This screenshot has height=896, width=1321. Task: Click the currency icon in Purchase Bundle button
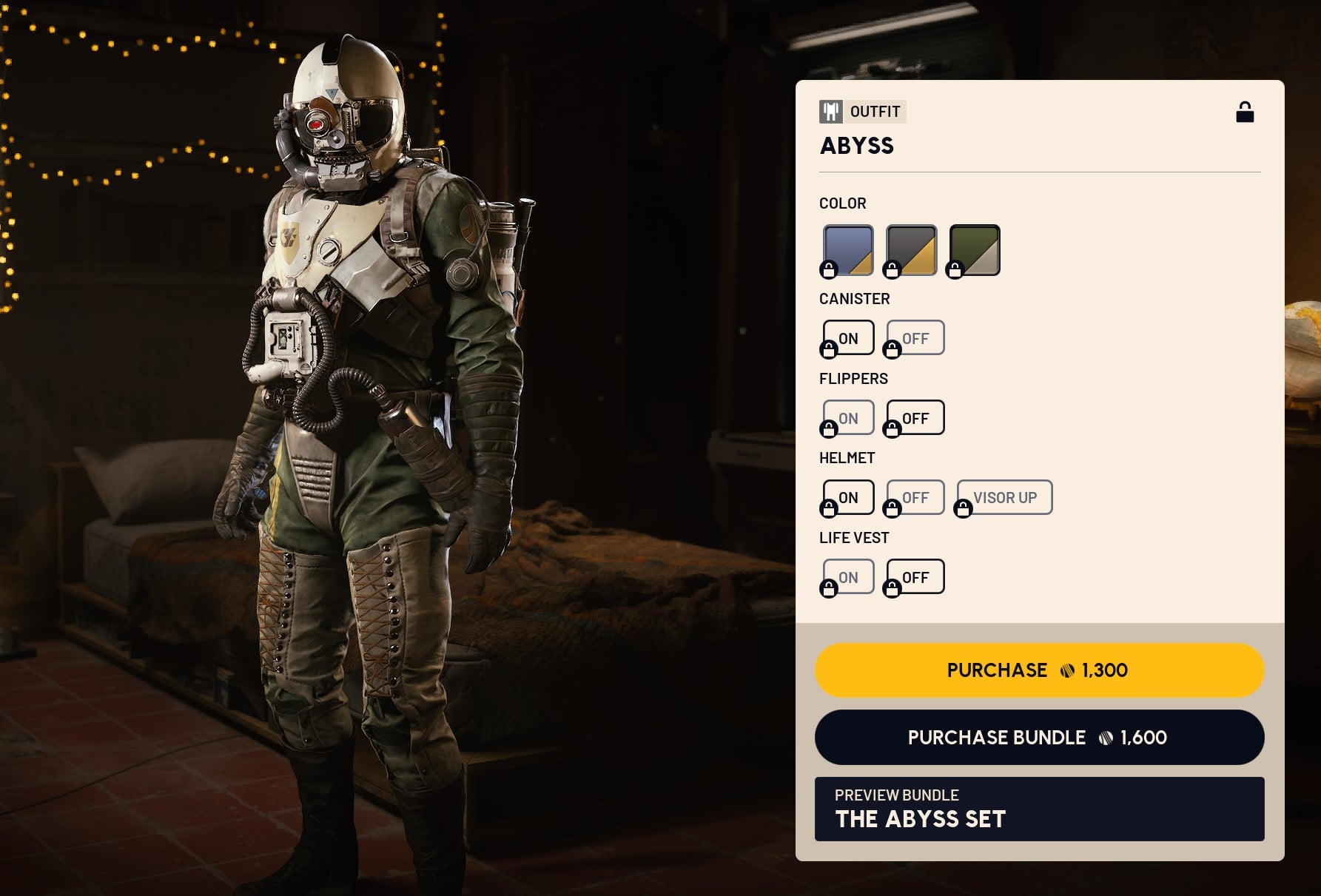pyautogui.click(x=1106, y=737)
